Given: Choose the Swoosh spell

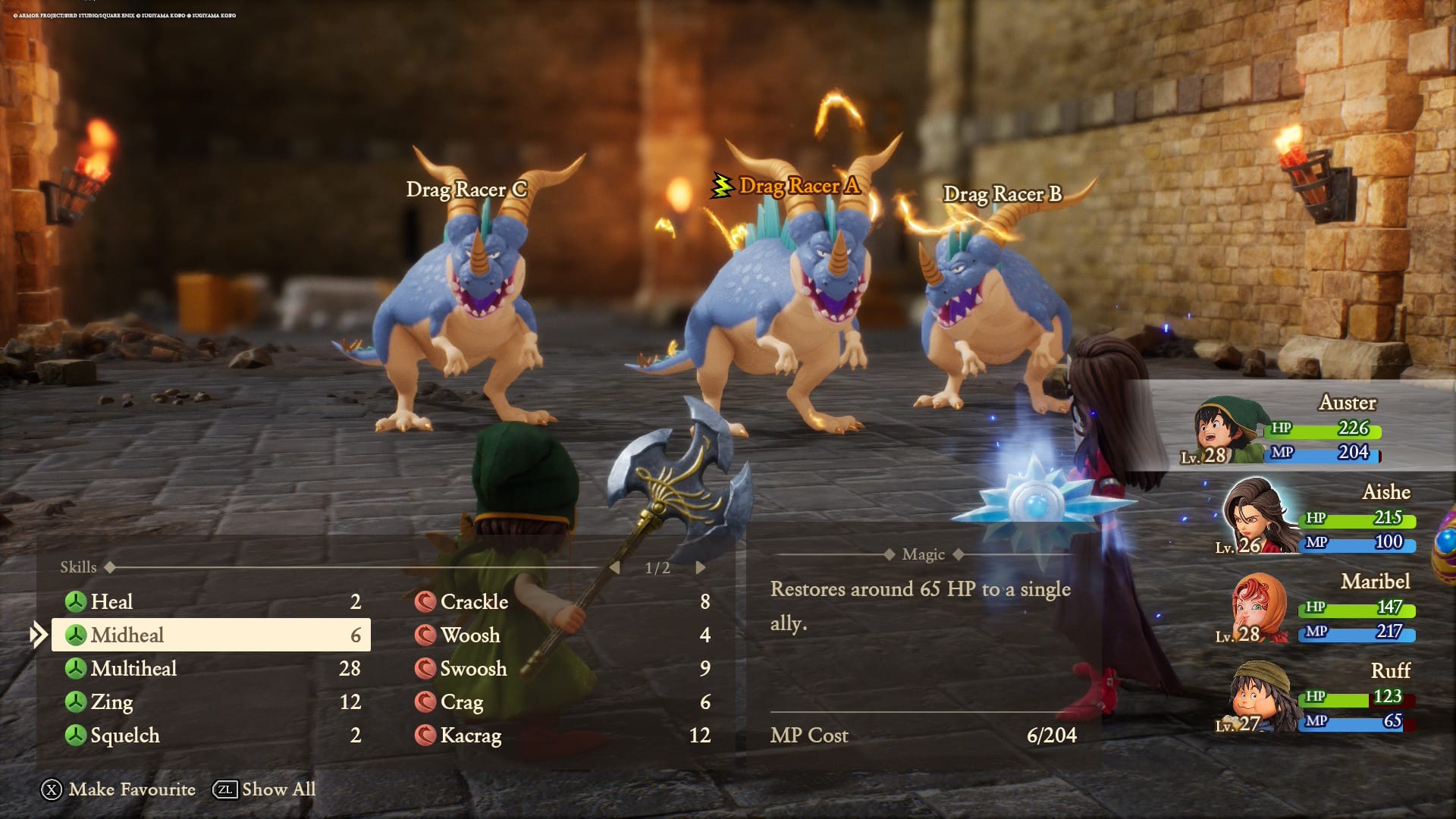Looking at the screenshot, I should [561, 668].
